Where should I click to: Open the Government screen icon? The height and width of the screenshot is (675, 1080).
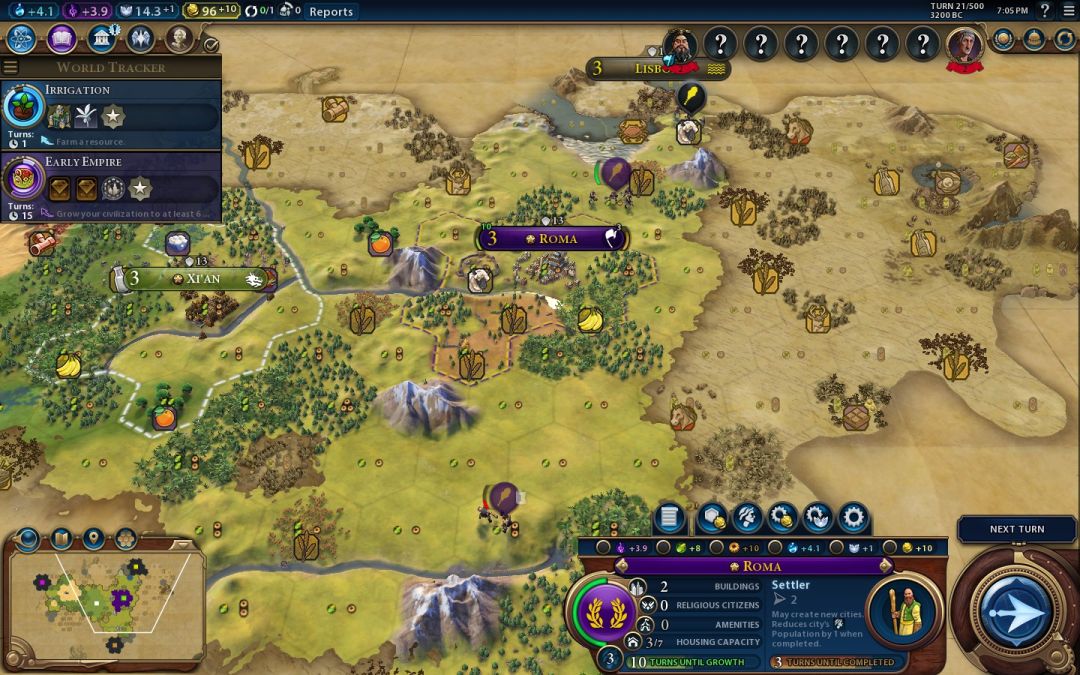point(101,39)
